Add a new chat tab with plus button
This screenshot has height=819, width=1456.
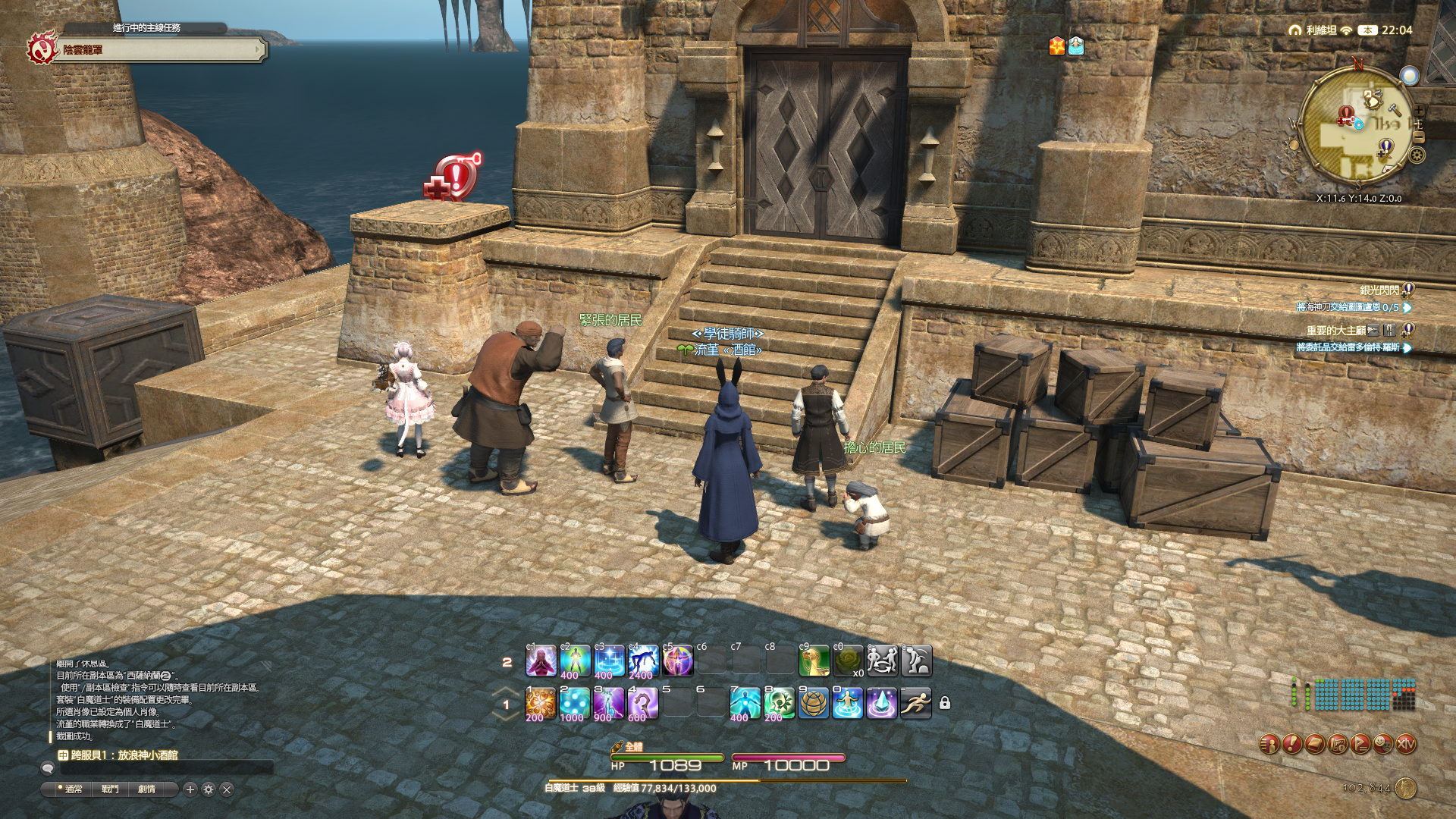pos(190,789)
